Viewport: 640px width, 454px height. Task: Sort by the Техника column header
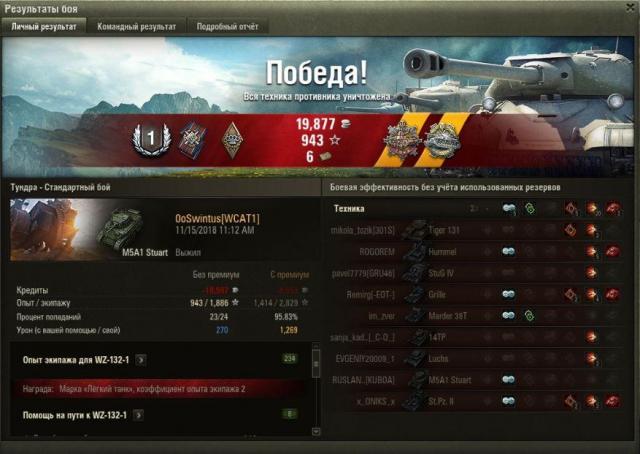pyautogui.click(x=350, y=208)
